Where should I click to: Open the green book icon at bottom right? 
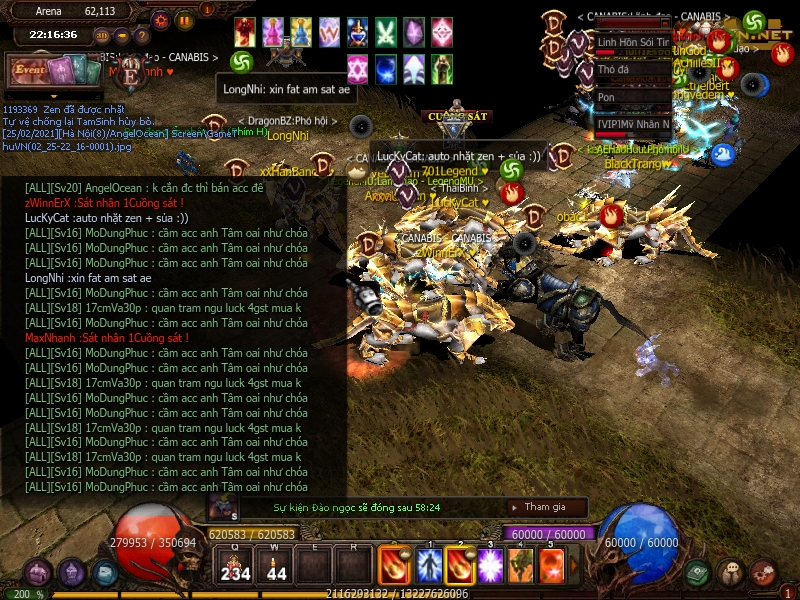click(x=697, y=572)
